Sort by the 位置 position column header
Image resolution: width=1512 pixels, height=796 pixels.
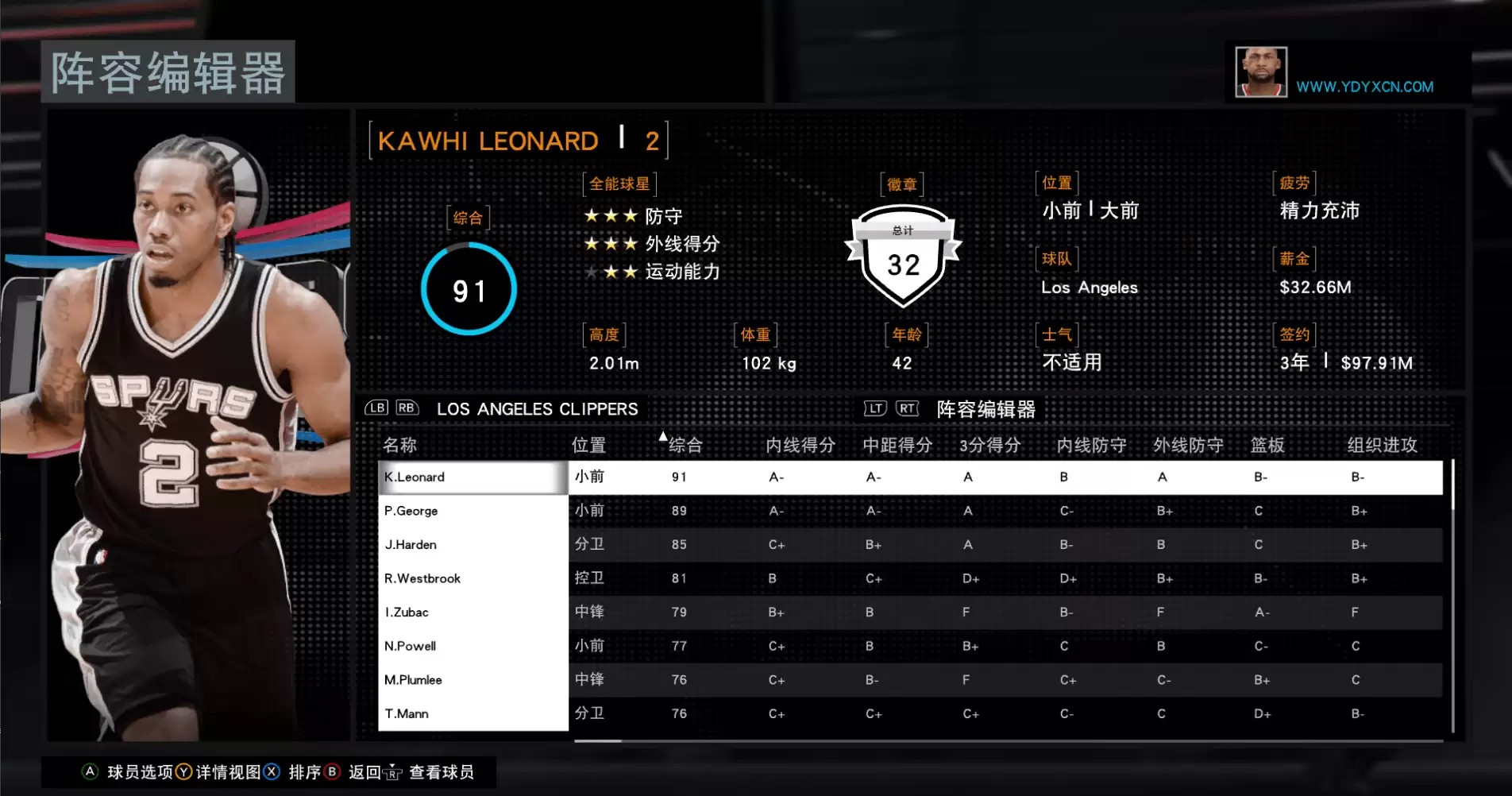coord(588,445)
